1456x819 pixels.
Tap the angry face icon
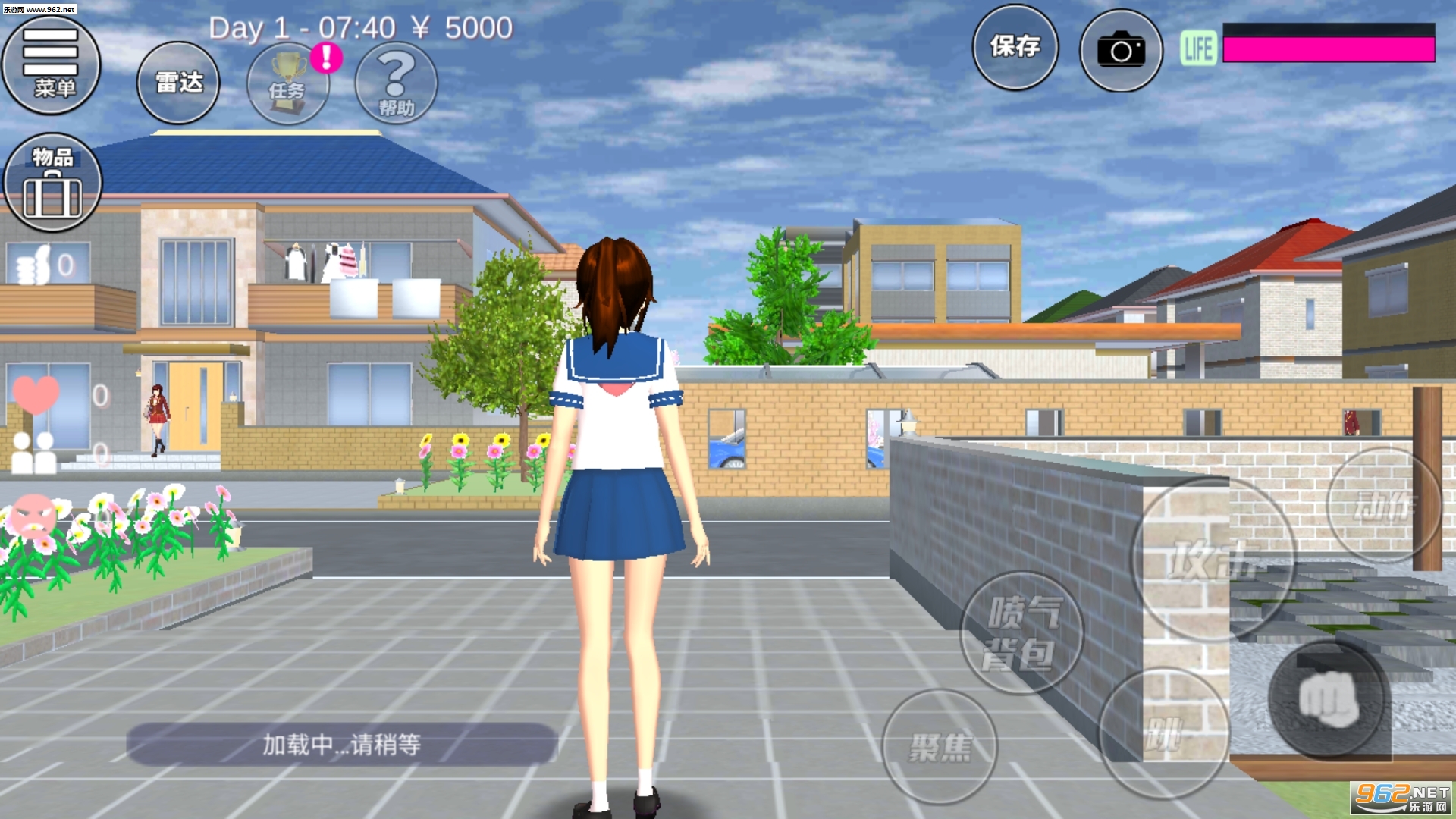click(33, 516)
